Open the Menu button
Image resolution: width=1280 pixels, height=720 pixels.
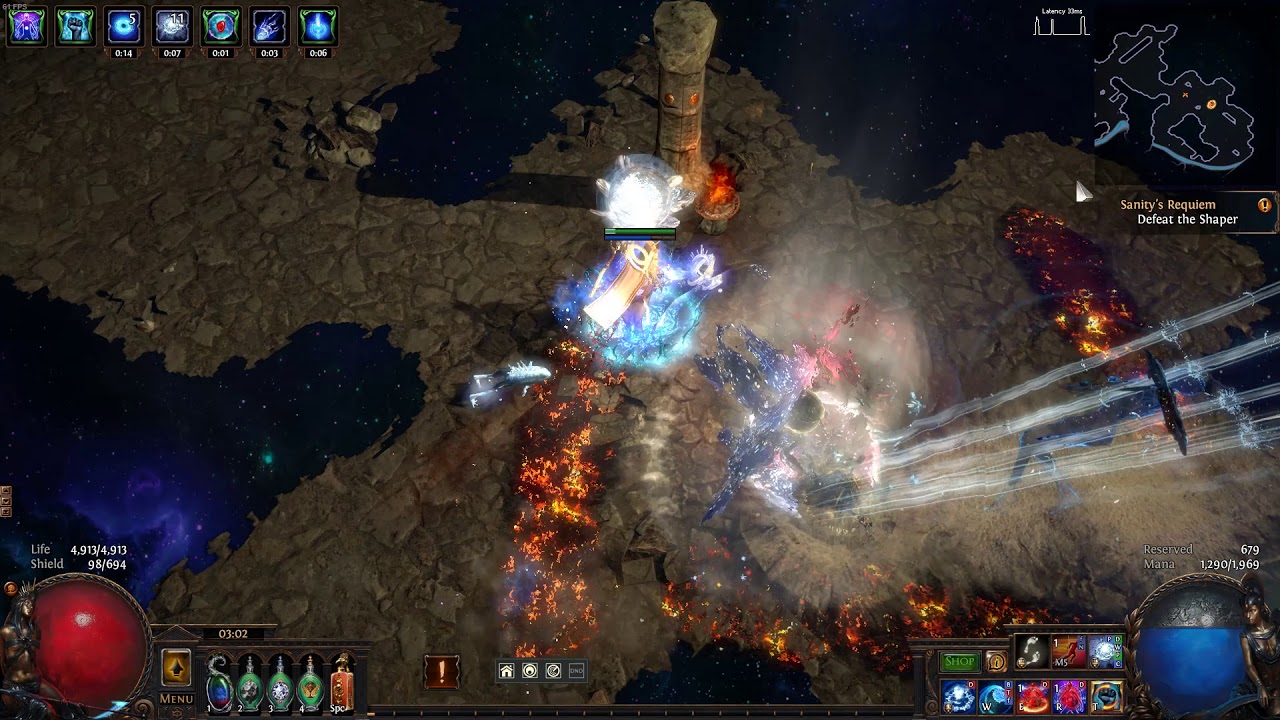176,699
